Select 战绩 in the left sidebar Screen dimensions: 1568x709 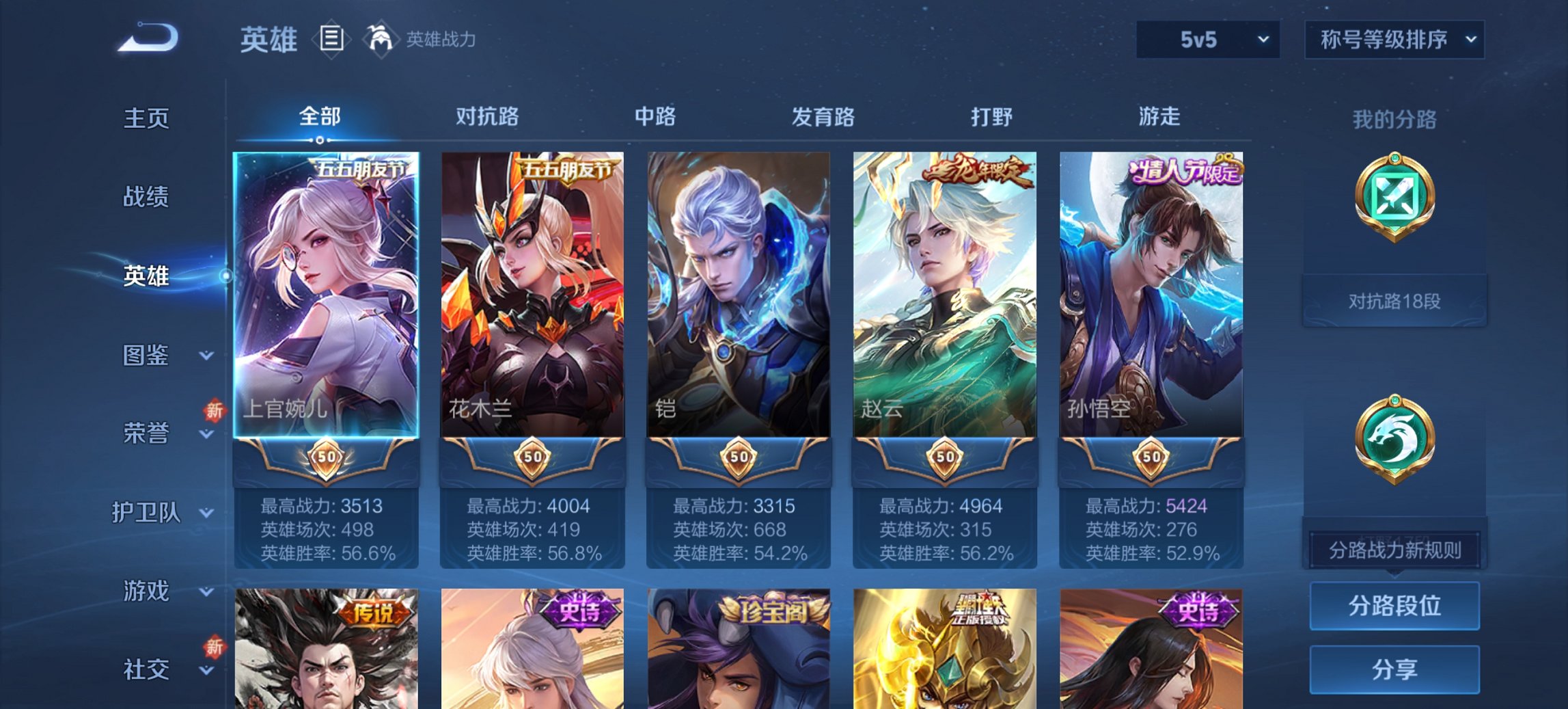[x=146, y=197]
